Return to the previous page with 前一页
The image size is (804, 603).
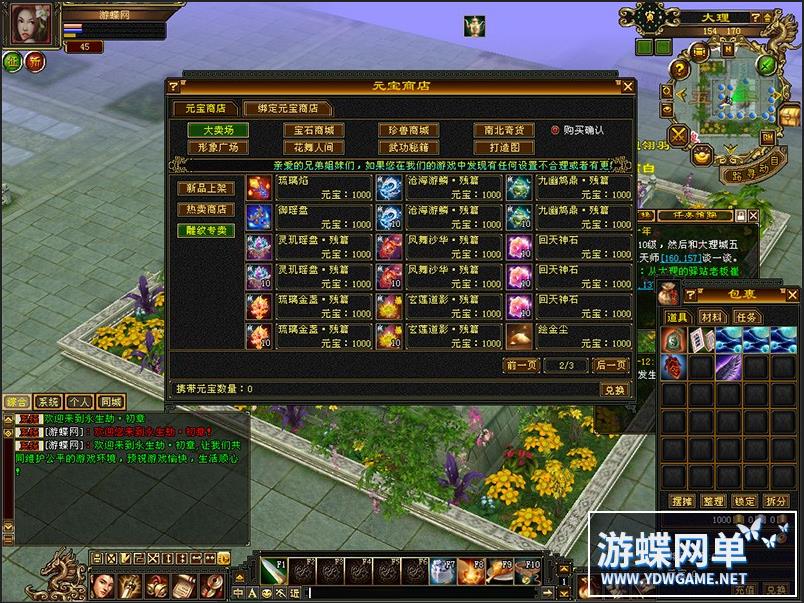(522, 365)
